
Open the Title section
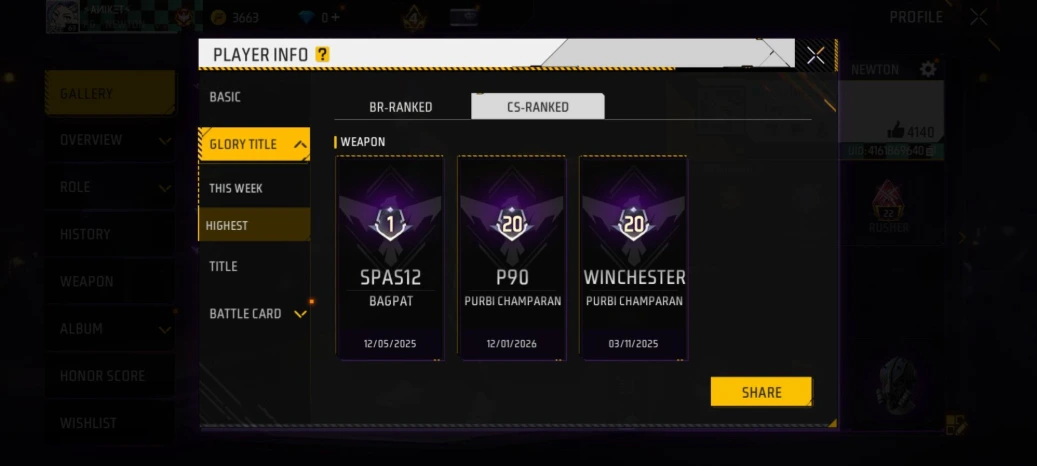point(224,266)
